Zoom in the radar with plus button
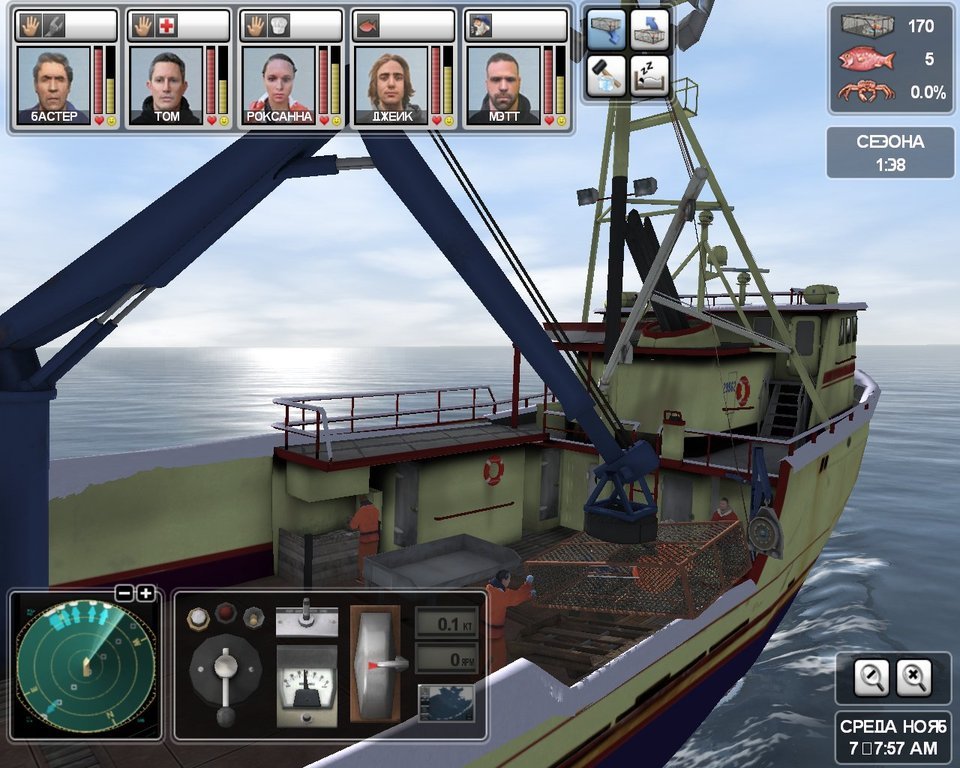960x768 pixels. point(146,593)
